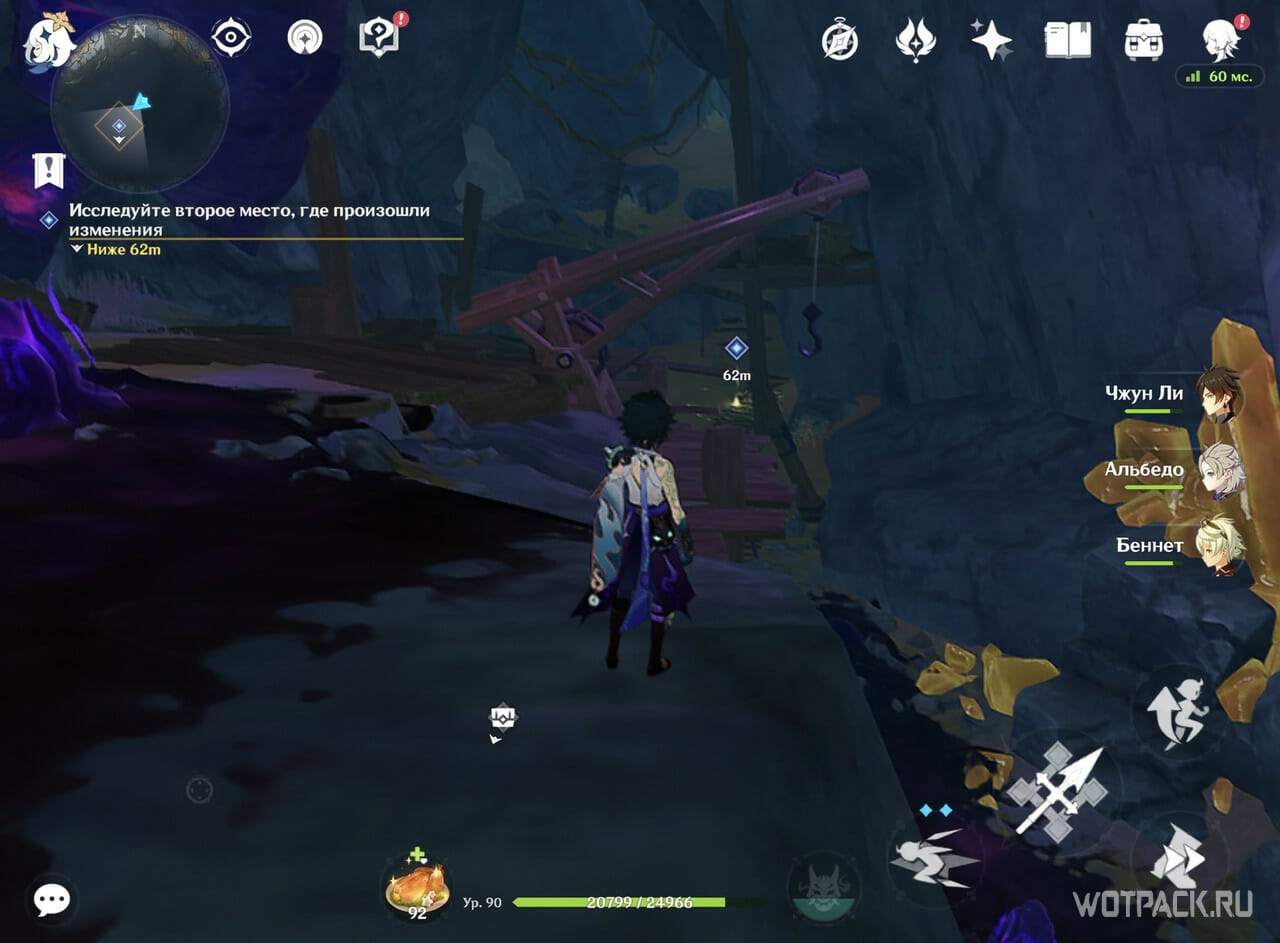Select the tracked quest objective text
Screen dimensions: 1280x943
(250, 219)
